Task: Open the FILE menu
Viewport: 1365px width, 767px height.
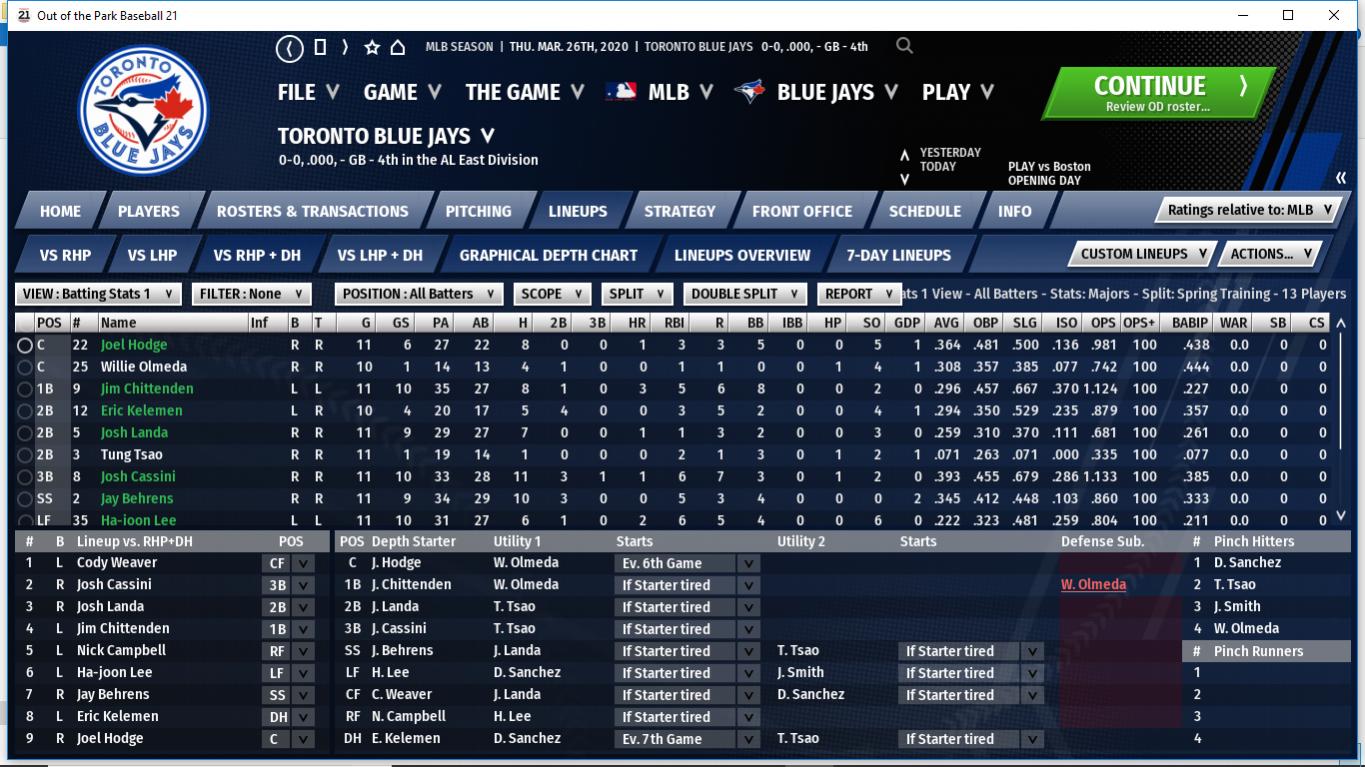Action: (x=308, y=92)
